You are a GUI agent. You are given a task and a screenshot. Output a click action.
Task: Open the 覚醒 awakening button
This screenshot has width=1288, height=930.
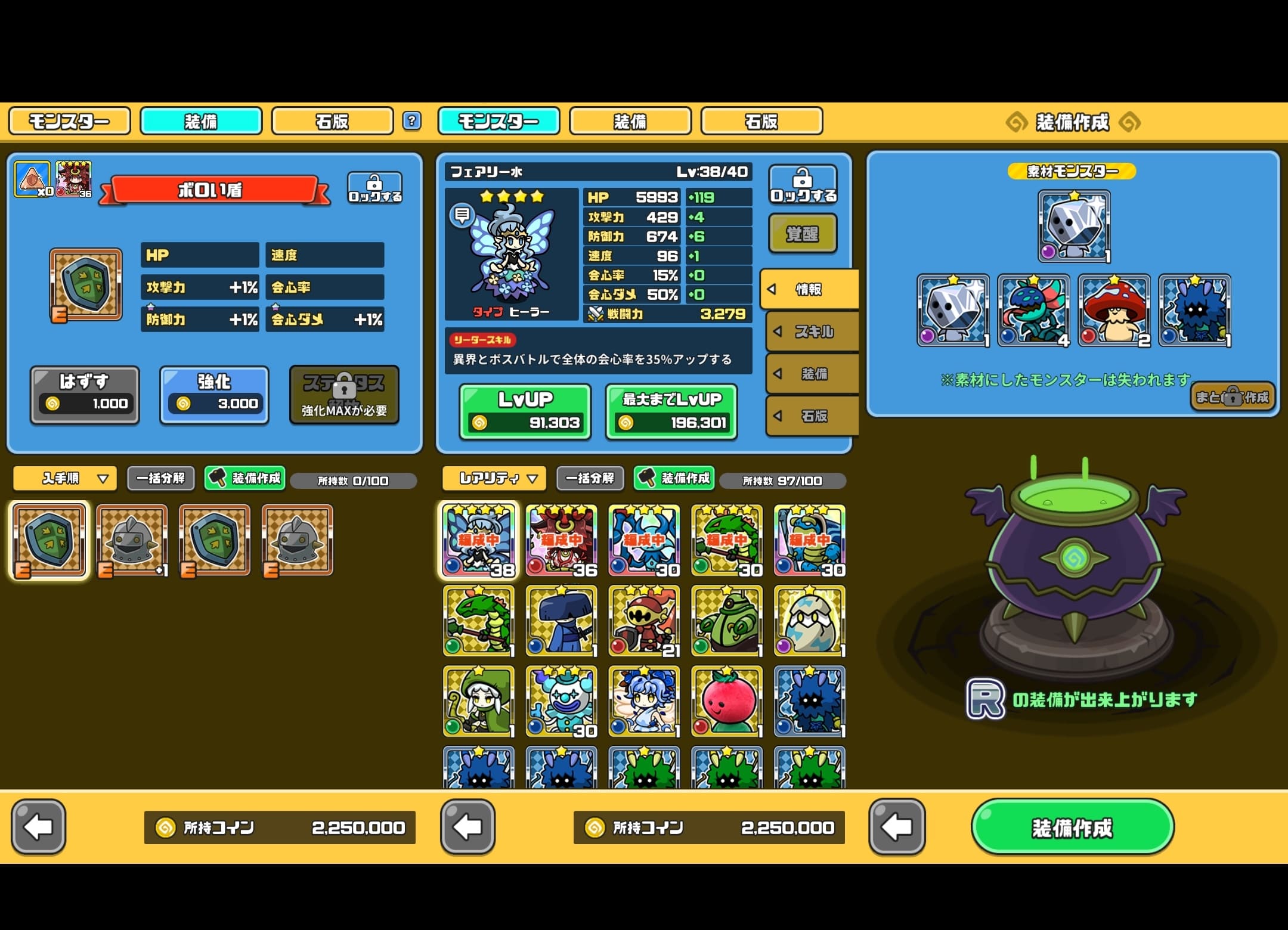pos(802,234)
